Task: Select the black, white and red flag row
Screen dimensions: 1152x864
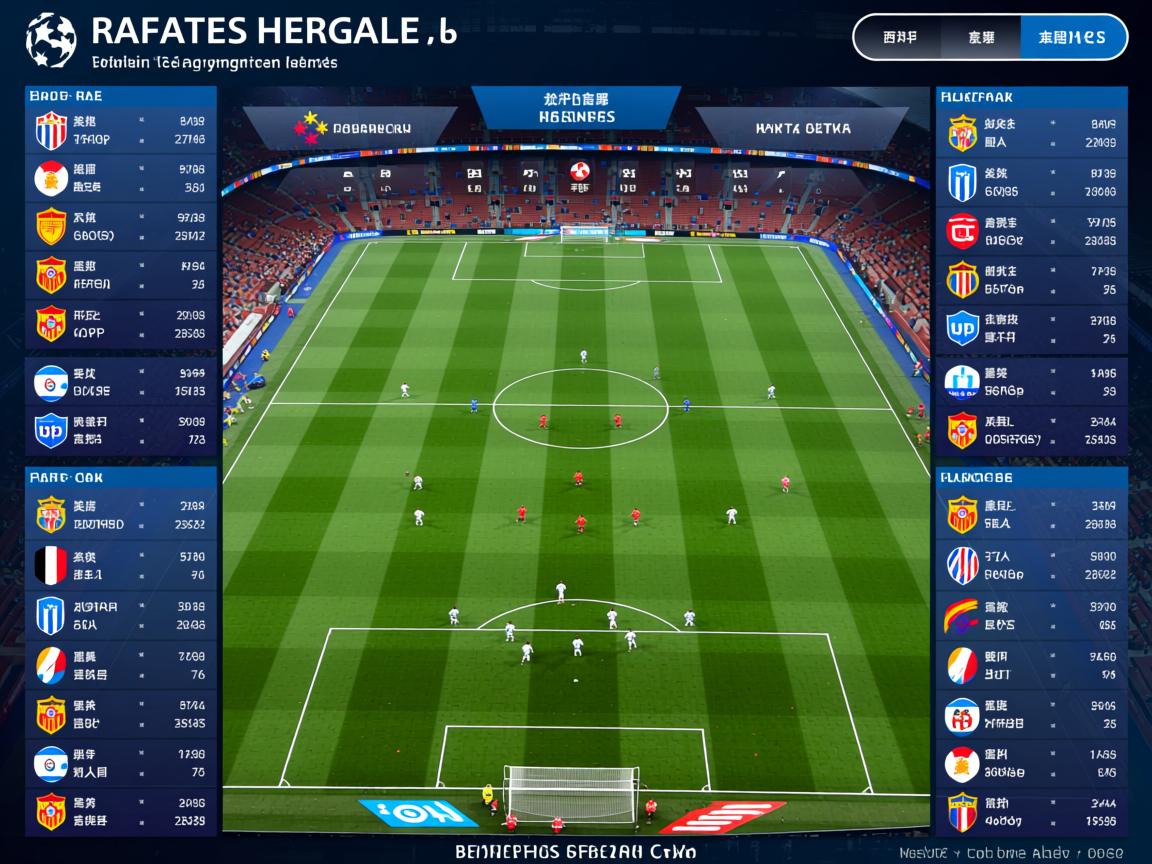Action: [x=120, y=566]
